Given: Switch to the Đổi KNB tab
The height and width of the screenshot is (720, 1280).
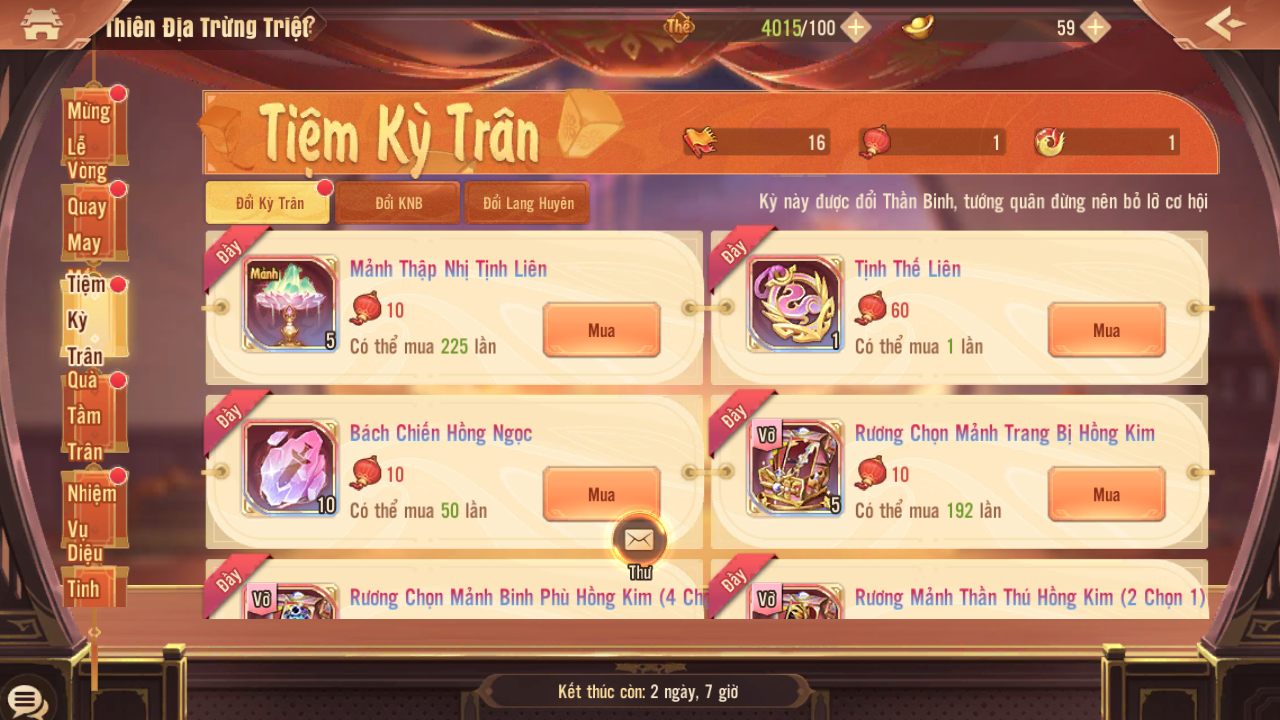Looking at the screenshot, I should pos(398,203).
